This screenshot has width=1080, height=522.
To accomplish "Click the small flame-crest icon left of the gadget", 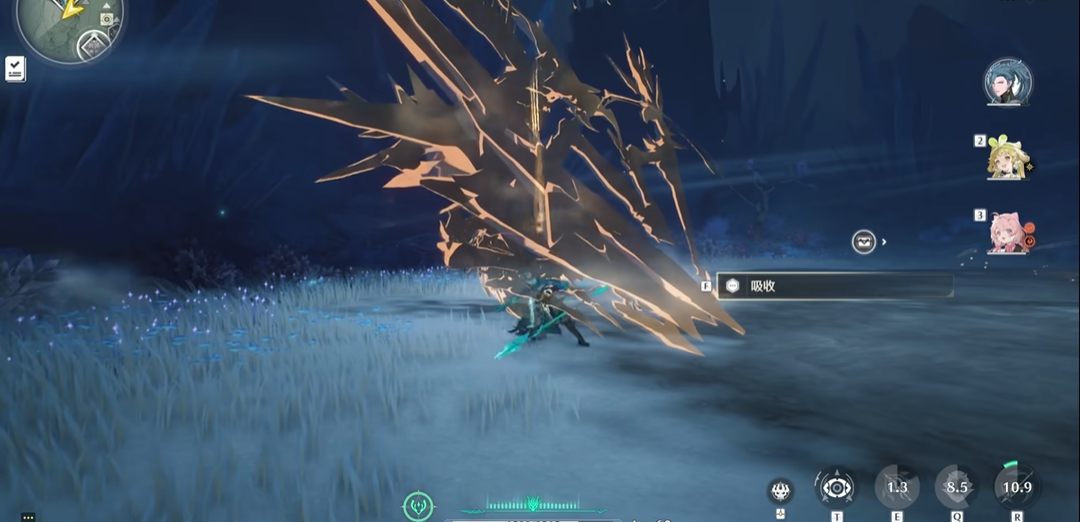I will [x=781, y=490].
